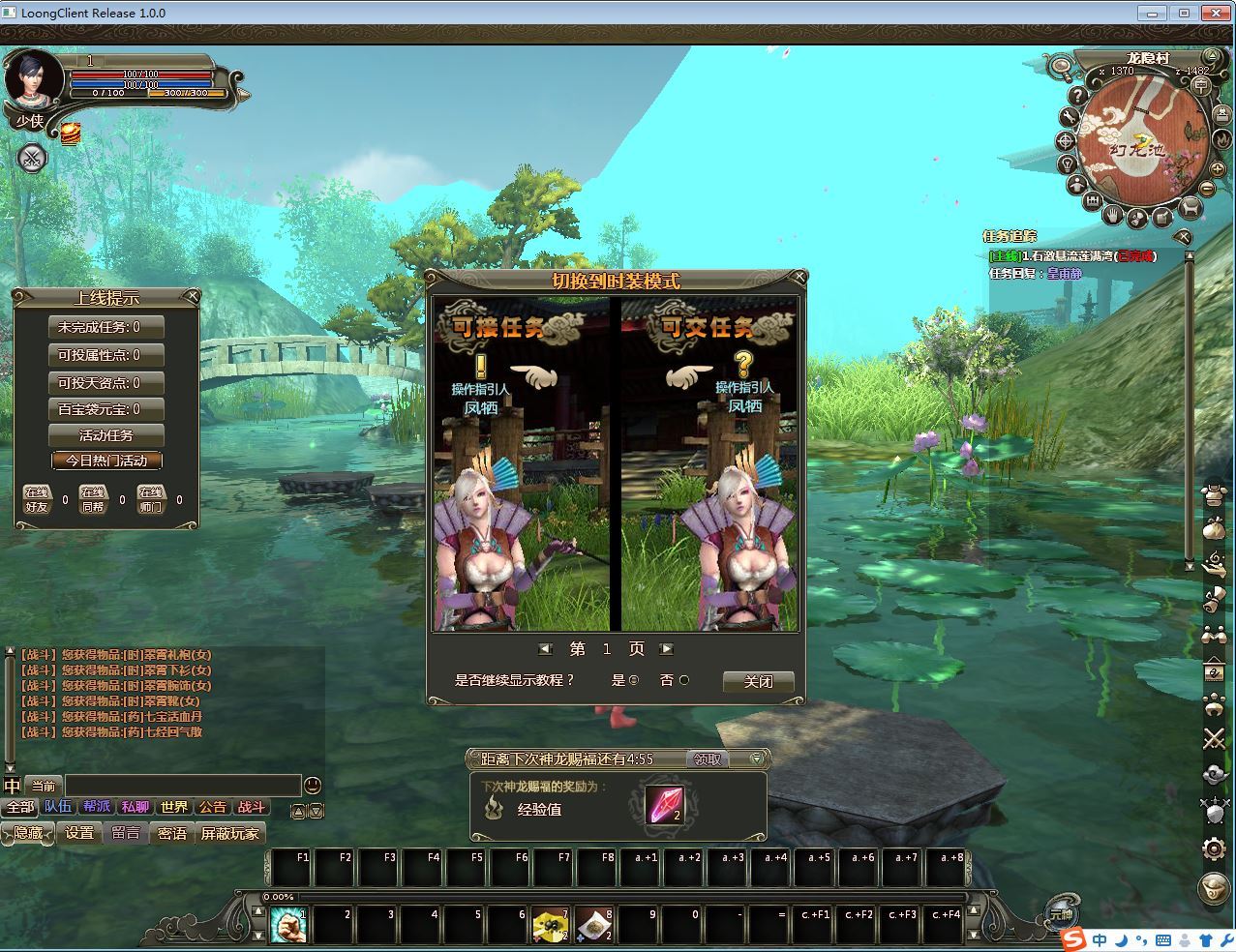
Task: Click the player portrait 少侠
Action: pyautogui.click(x=33, y=81)
